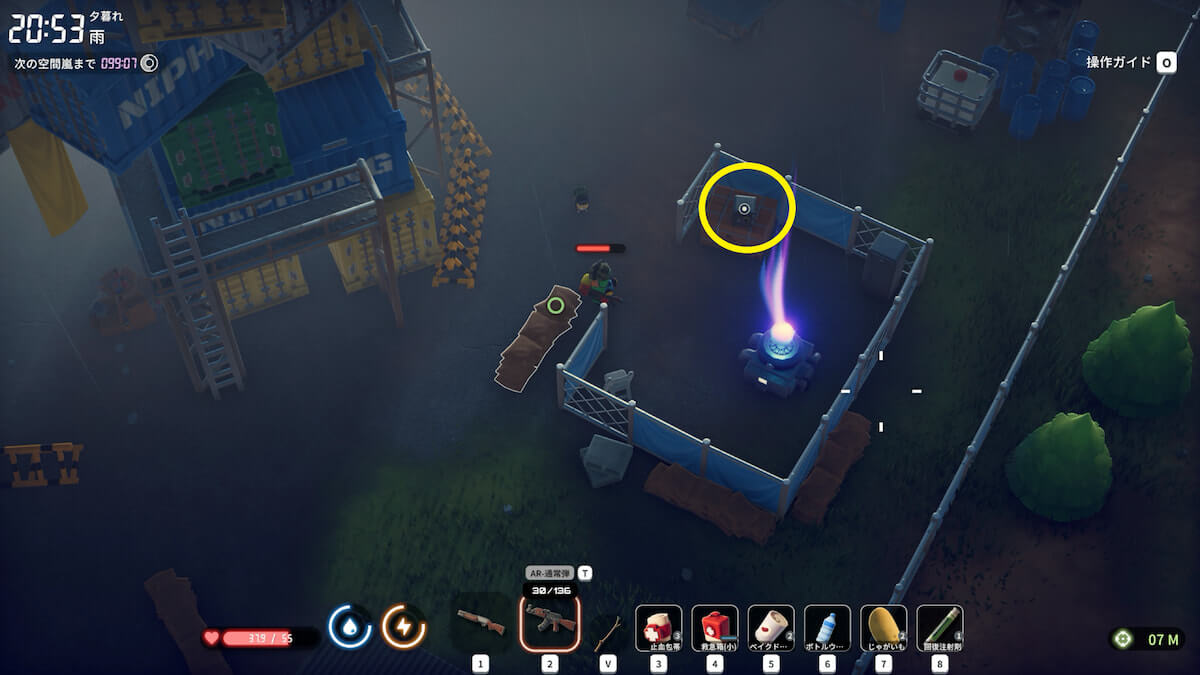Screen dimensions: 1200x675
Task: Select the shotgun in weapon slot 1
Action: click(x=480, y=626)
